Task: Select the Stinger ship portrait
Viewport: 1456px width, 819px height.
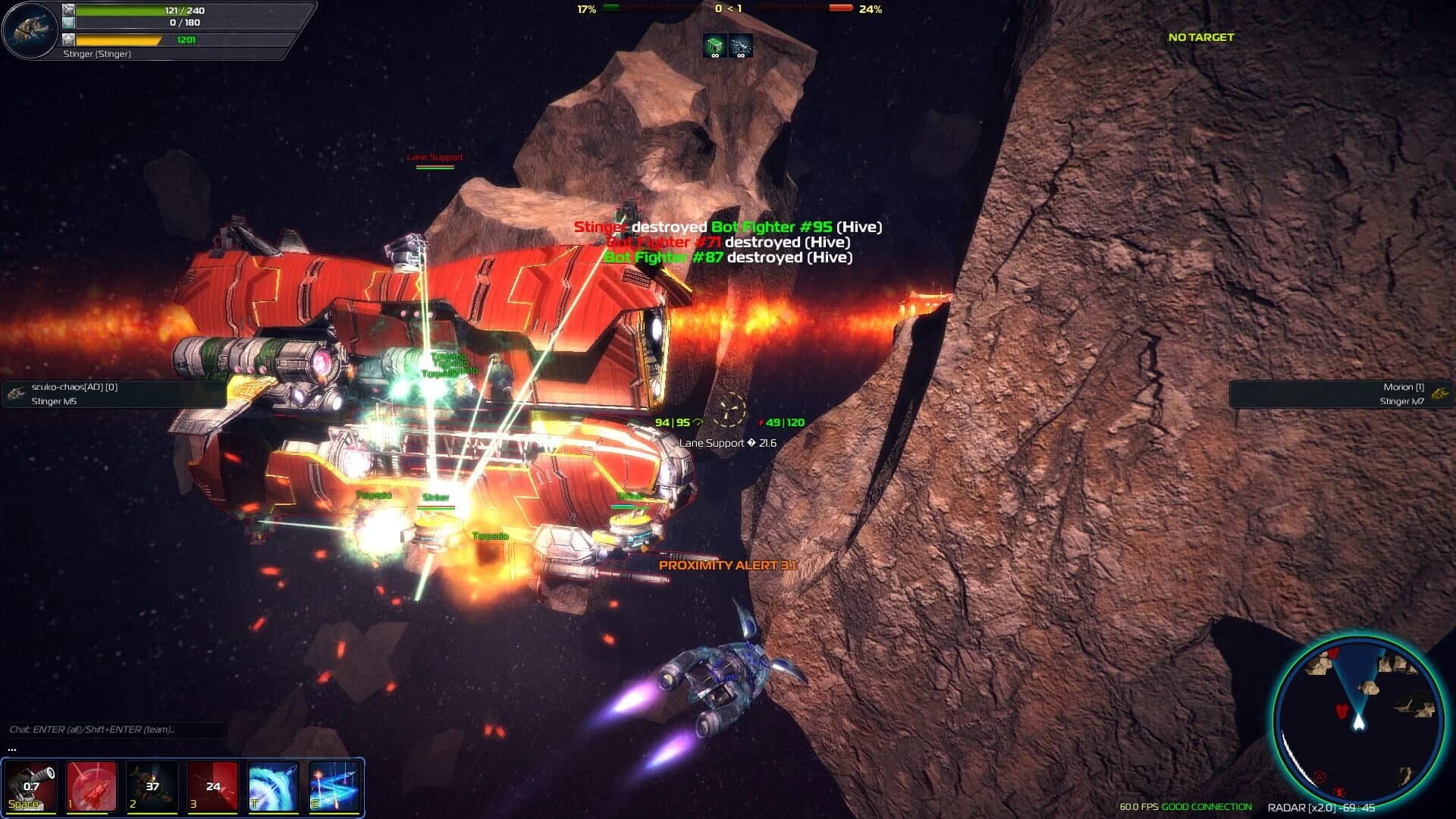Action: [x=29, y=29]
